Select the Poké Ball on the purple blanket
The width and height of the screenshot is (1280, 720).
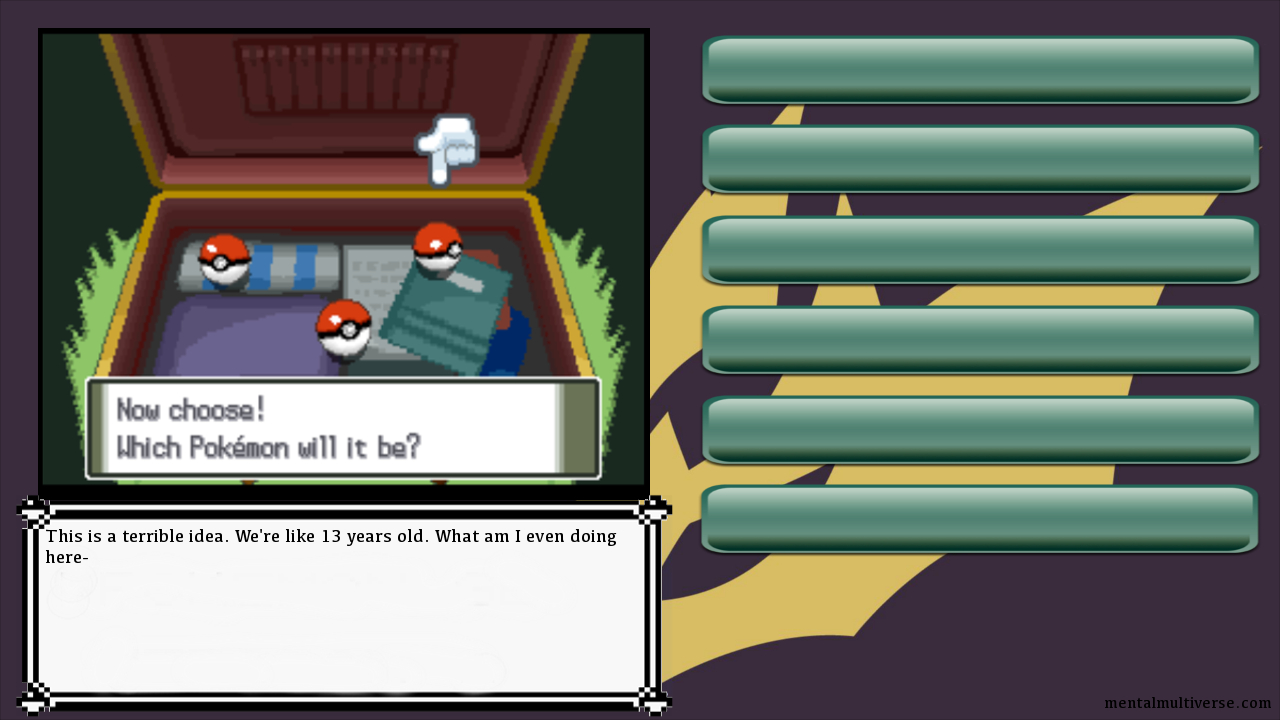coord(344,328)
